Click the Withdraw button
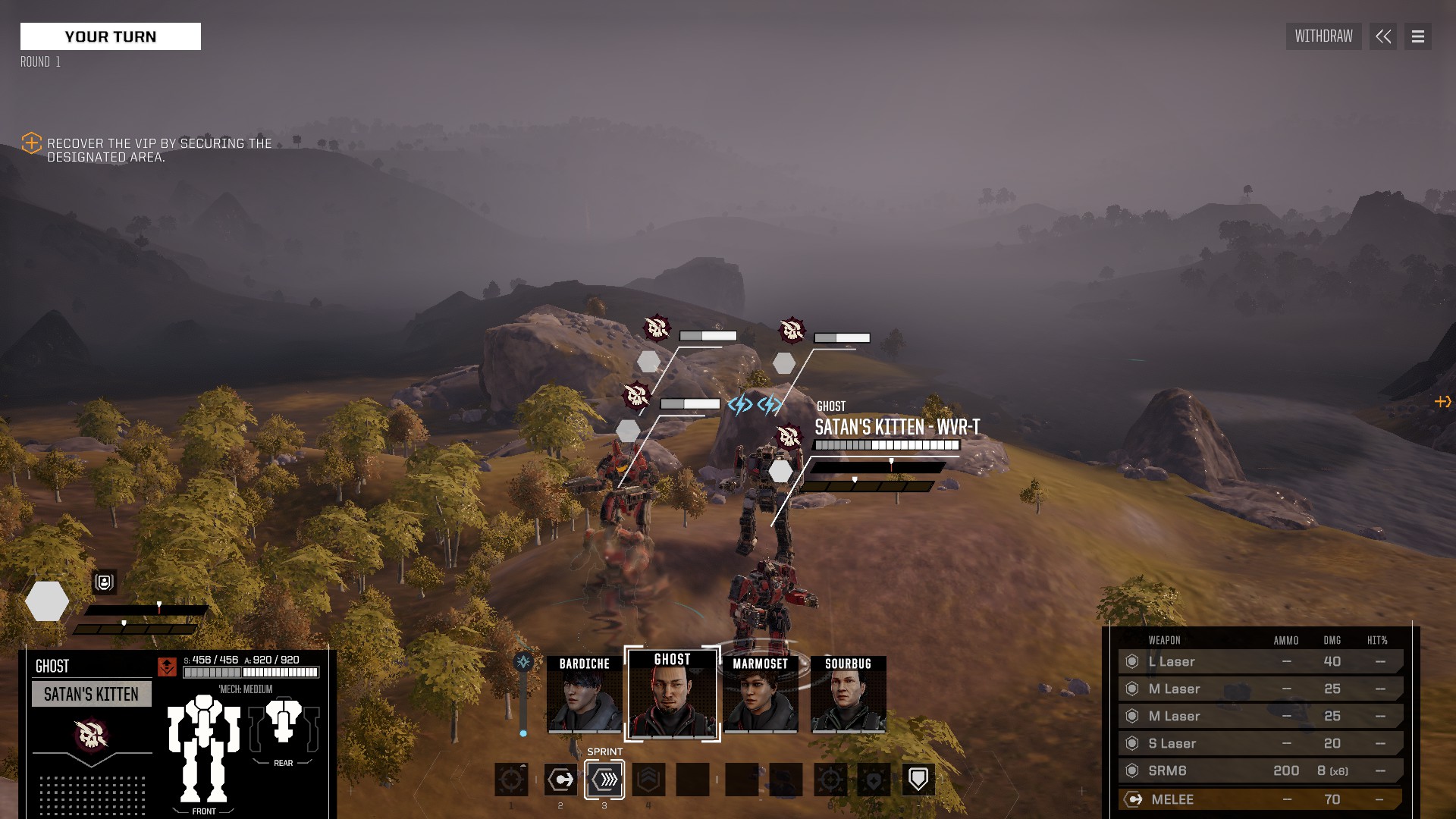1456x819 pixels. point(1323,36)
